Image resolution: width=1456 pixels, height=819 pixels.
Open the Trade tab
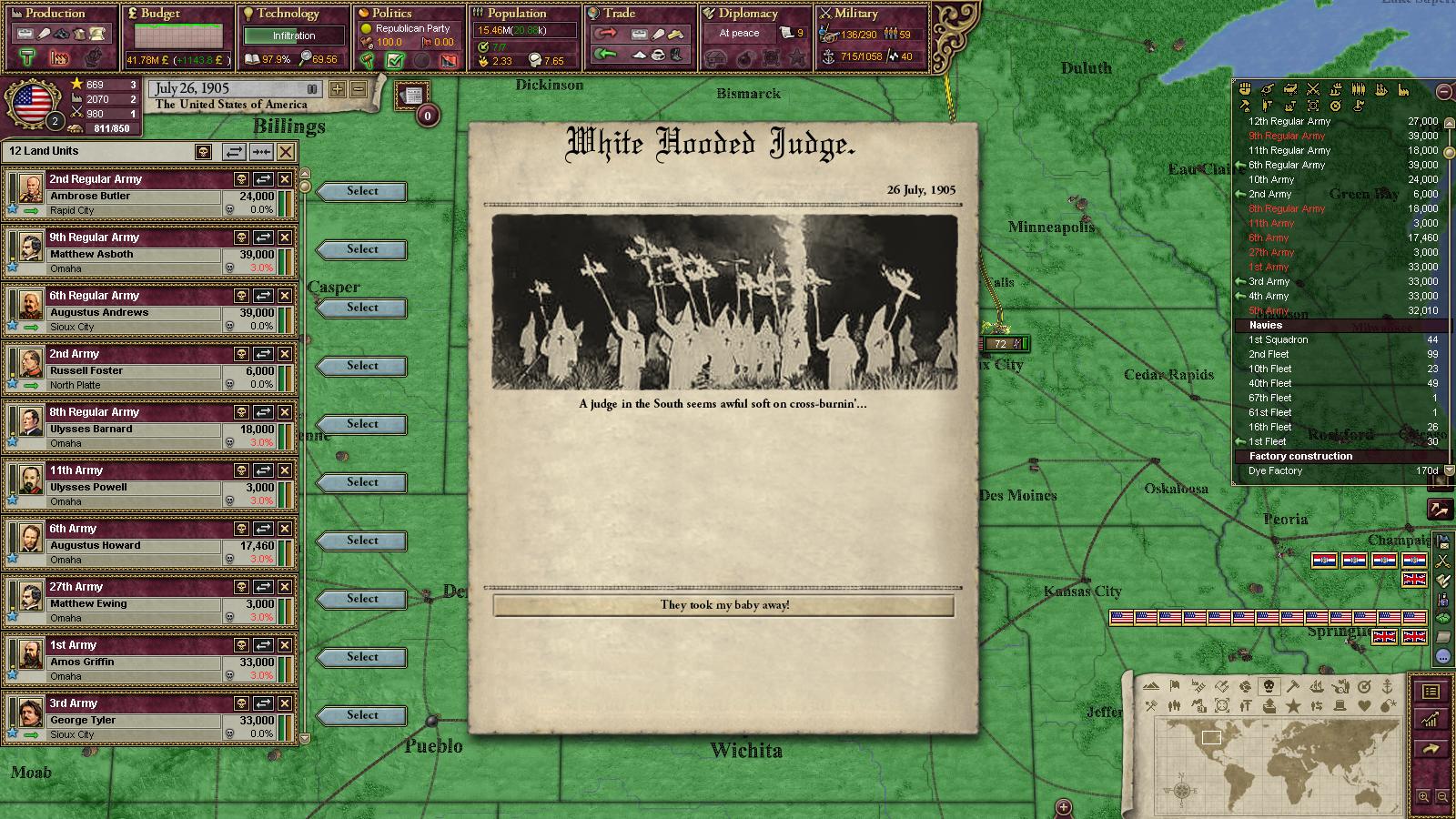coord(620,14)
